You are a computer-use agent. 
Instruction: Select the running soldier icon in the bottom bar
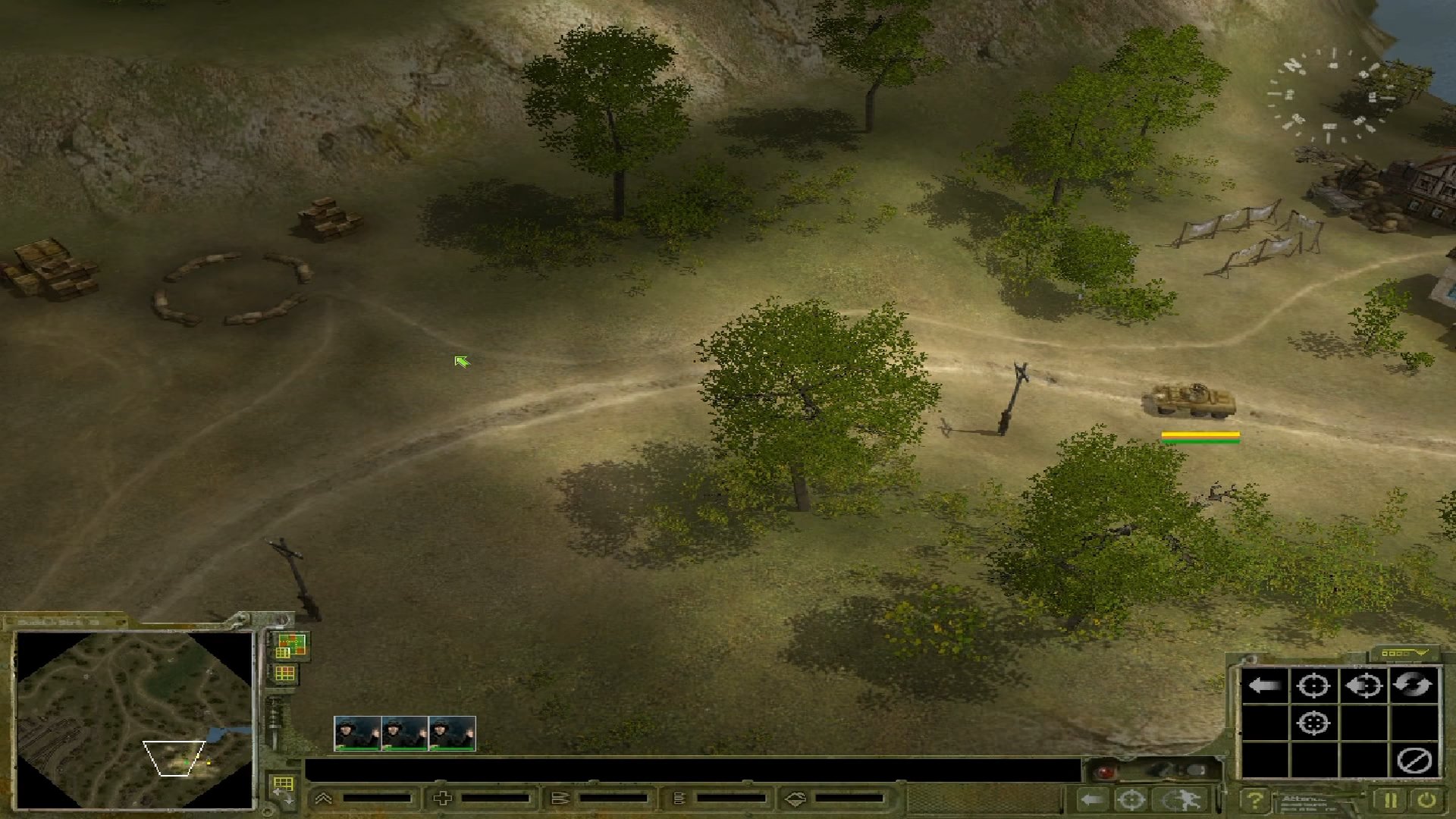point(1181,800)
